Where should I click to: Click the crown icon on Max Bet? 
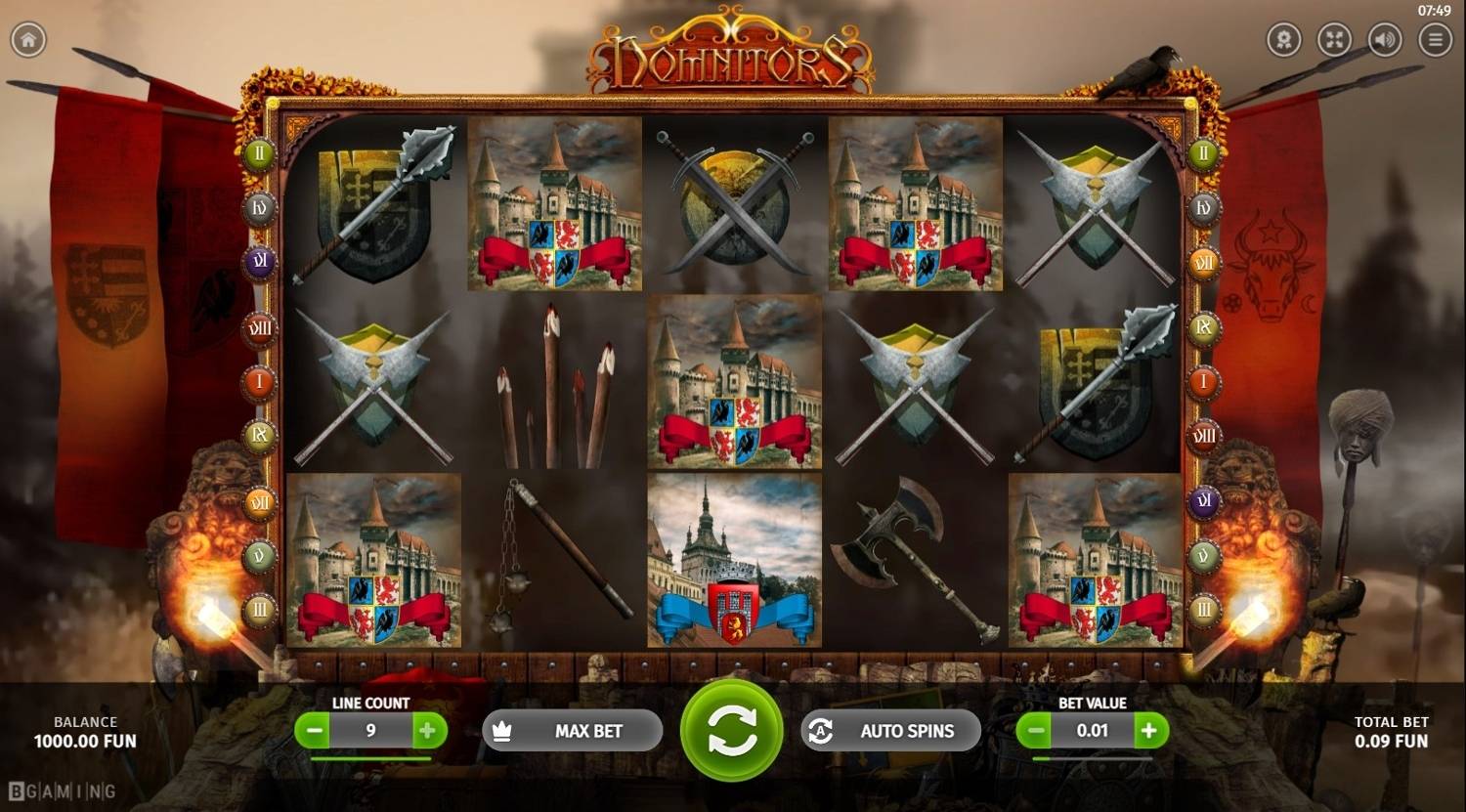501,730
